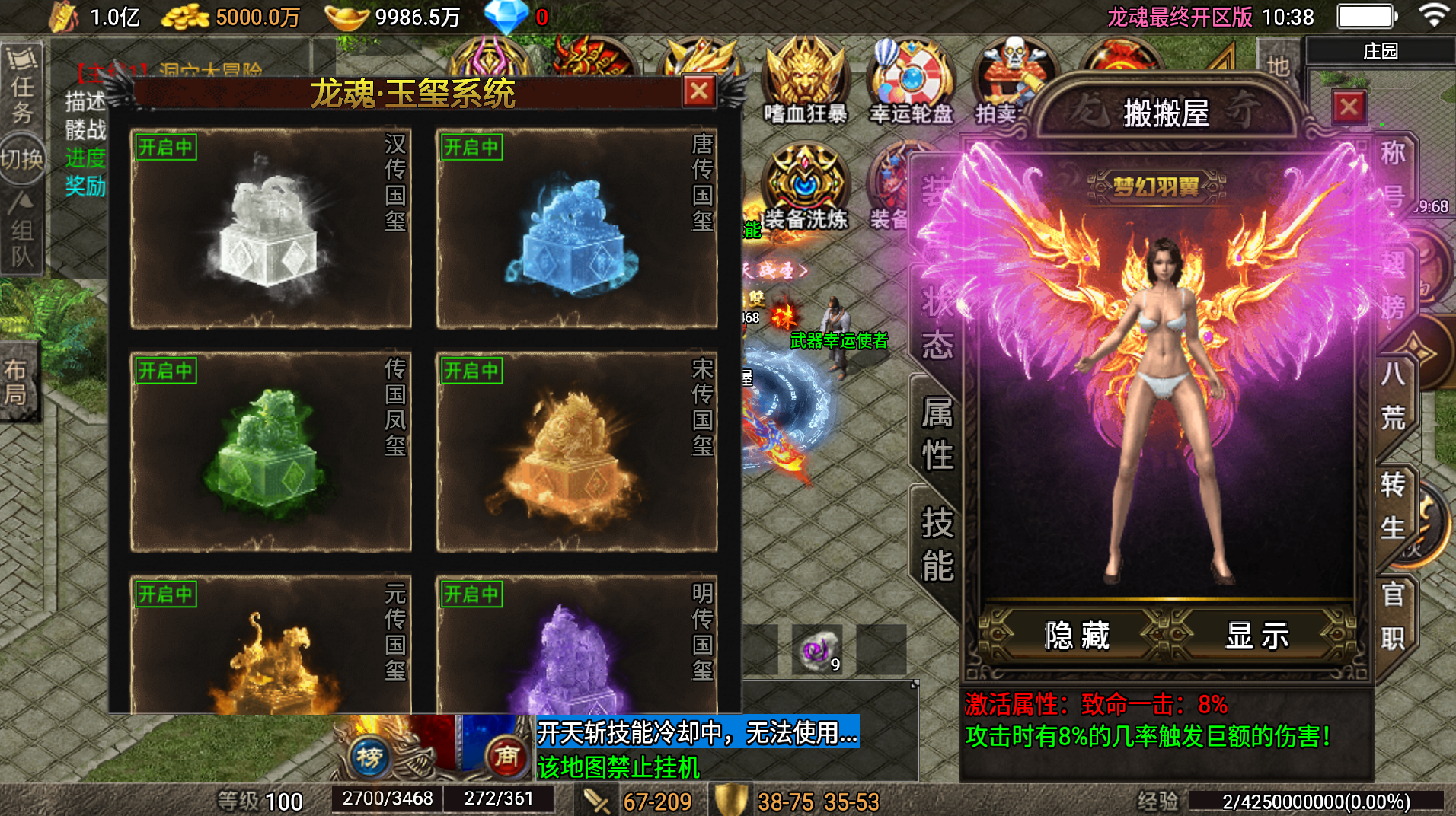
Task: Toggle 开启中 on the 汉传国玺 seal
Action: coord(165,148)
